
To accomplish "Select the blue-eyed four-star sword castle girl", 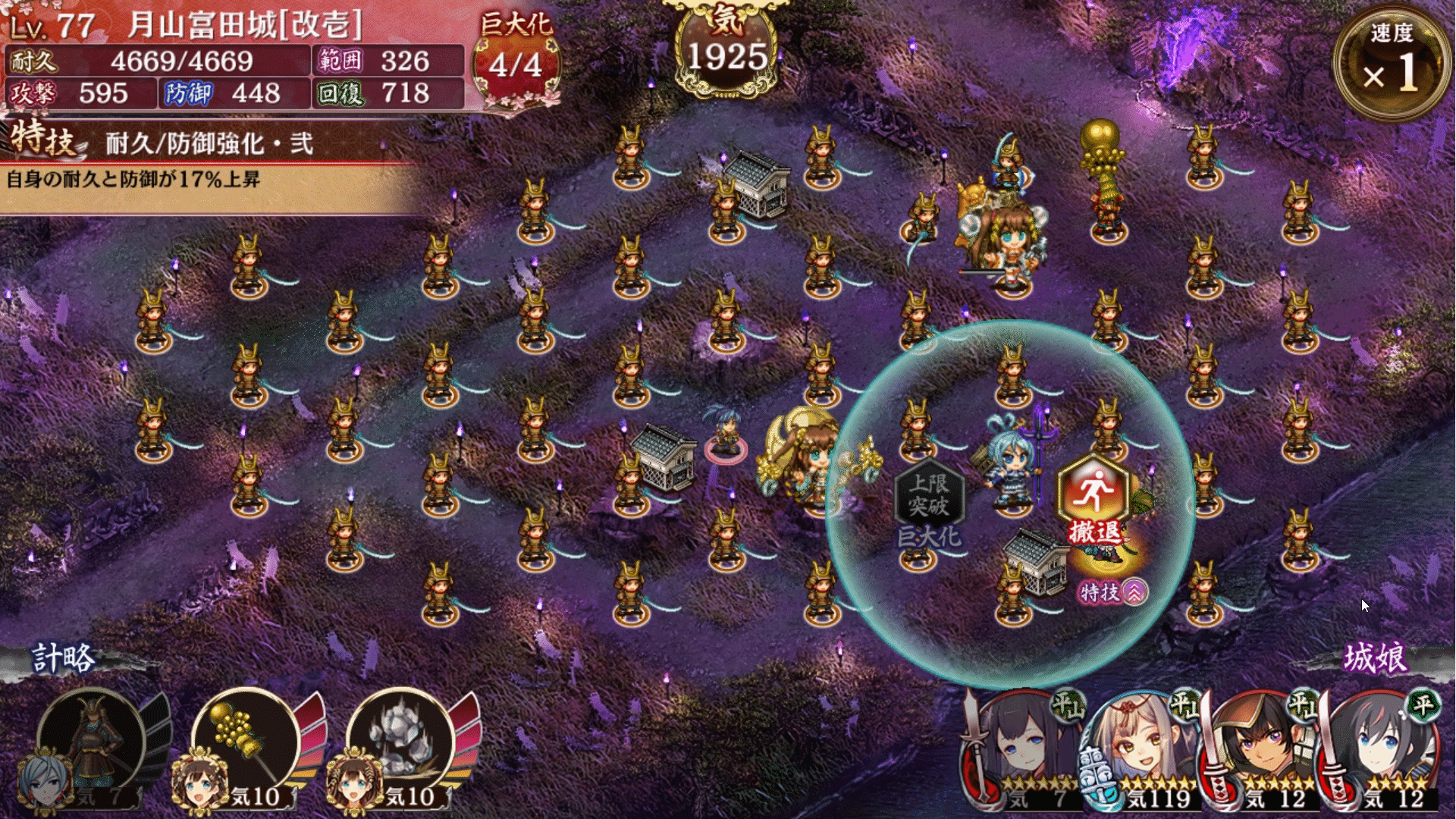I will (1380, 751).
